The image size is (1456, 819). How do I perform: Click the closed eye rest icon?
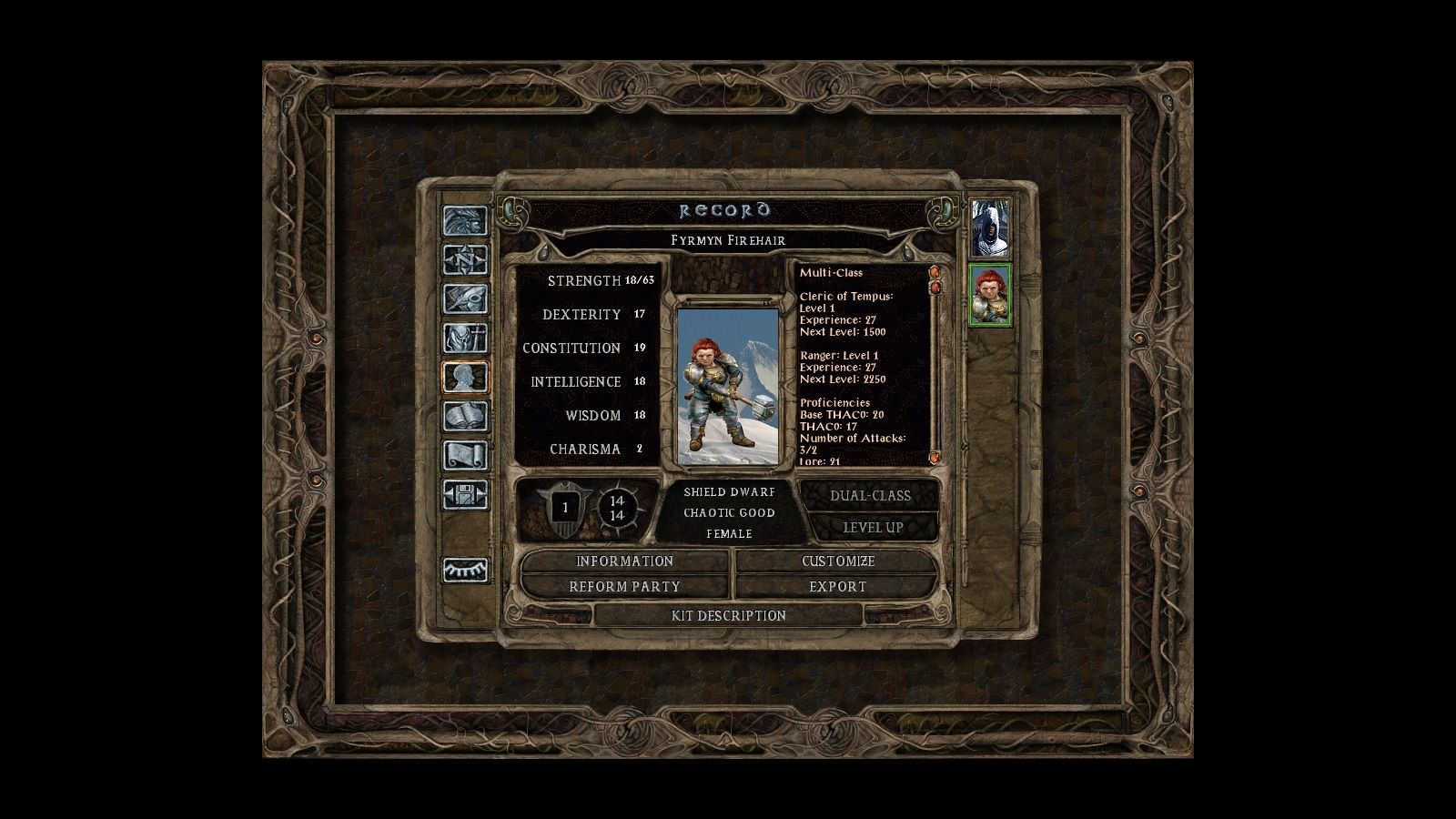click(x=465, y=571)
